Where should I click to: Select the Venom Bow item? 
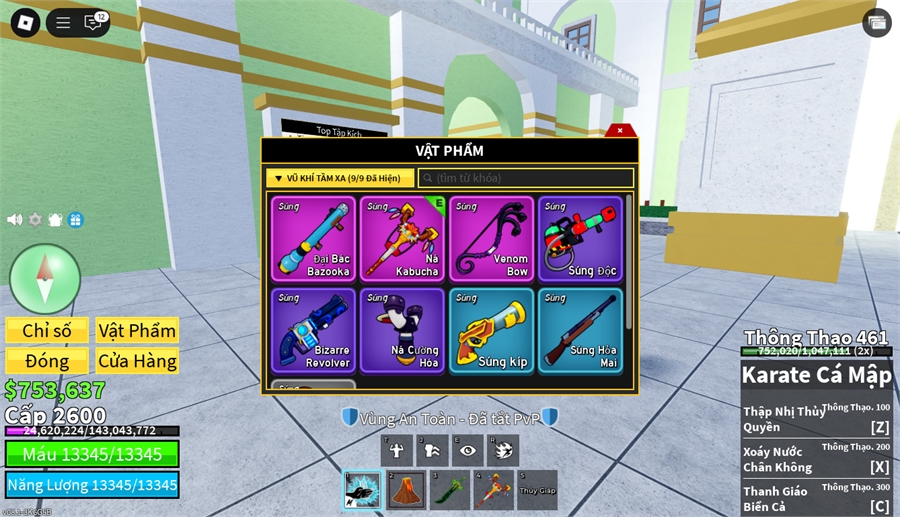[x=491, y=238]
